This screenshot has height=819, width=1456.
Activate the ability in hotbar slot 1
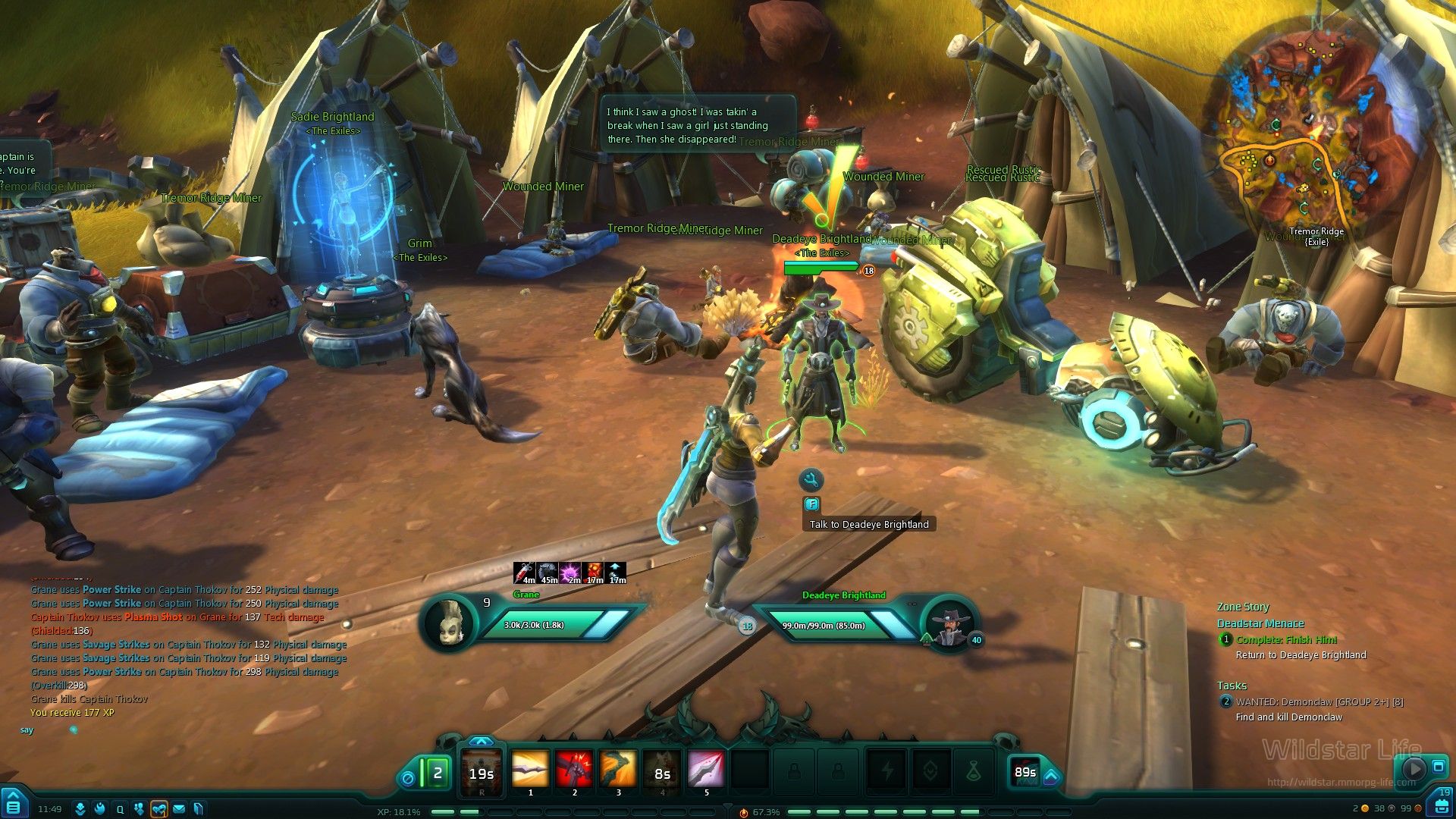coord(530,770)
